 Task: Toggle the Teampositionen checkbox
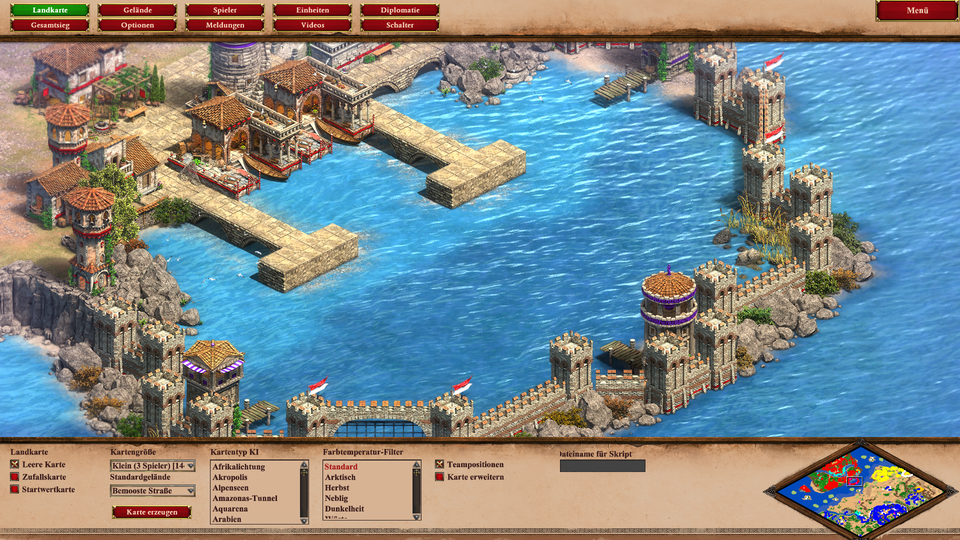(440, 465)
